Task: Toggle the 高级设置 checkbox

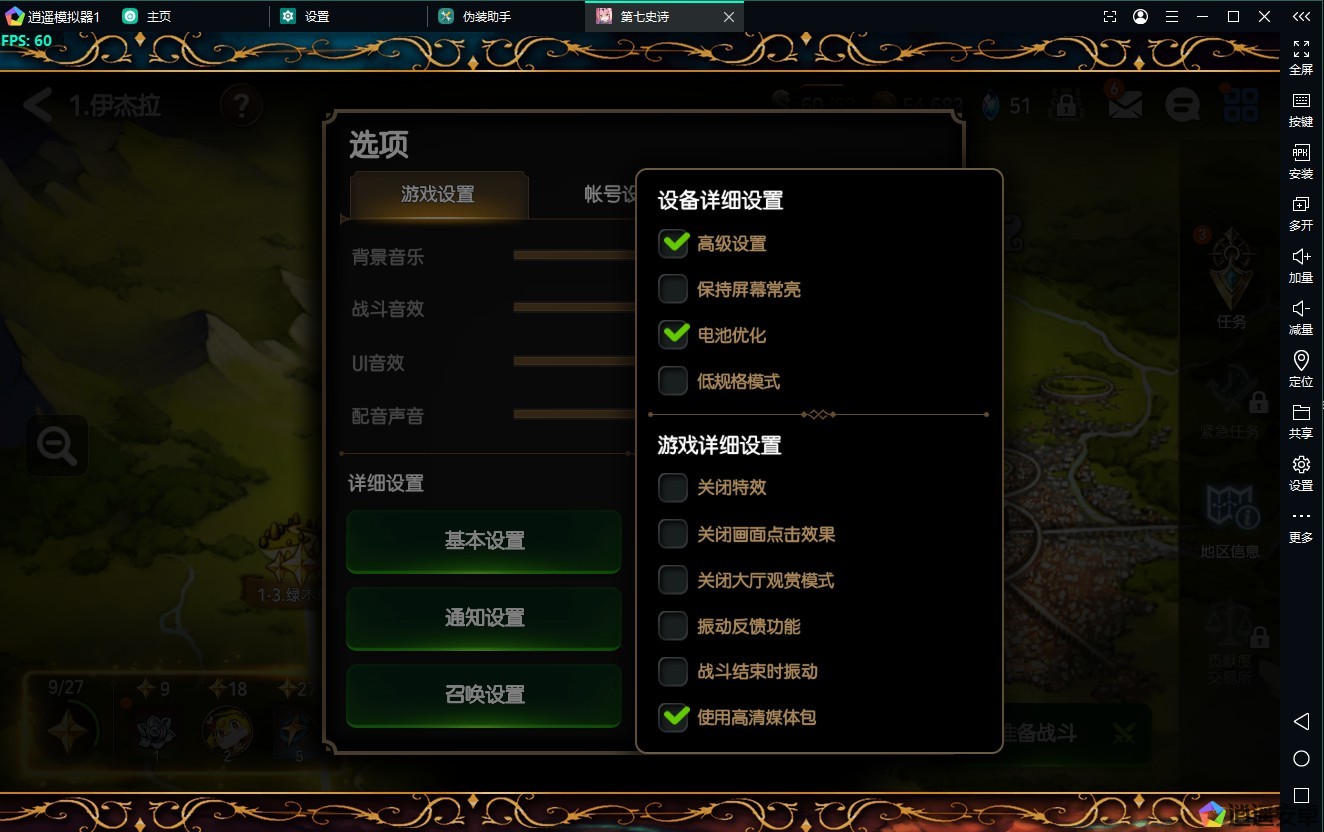Action: (x=673, y=243)
